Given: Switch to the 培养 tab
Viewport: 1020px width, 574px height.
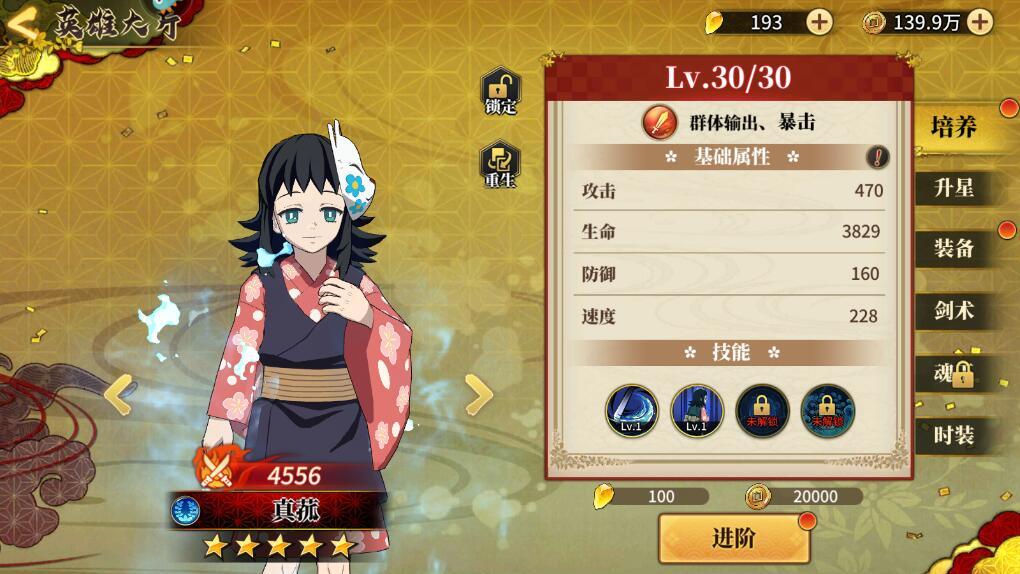Looking at the screenshot, I should pyautogui.click(x=954, y=127).
